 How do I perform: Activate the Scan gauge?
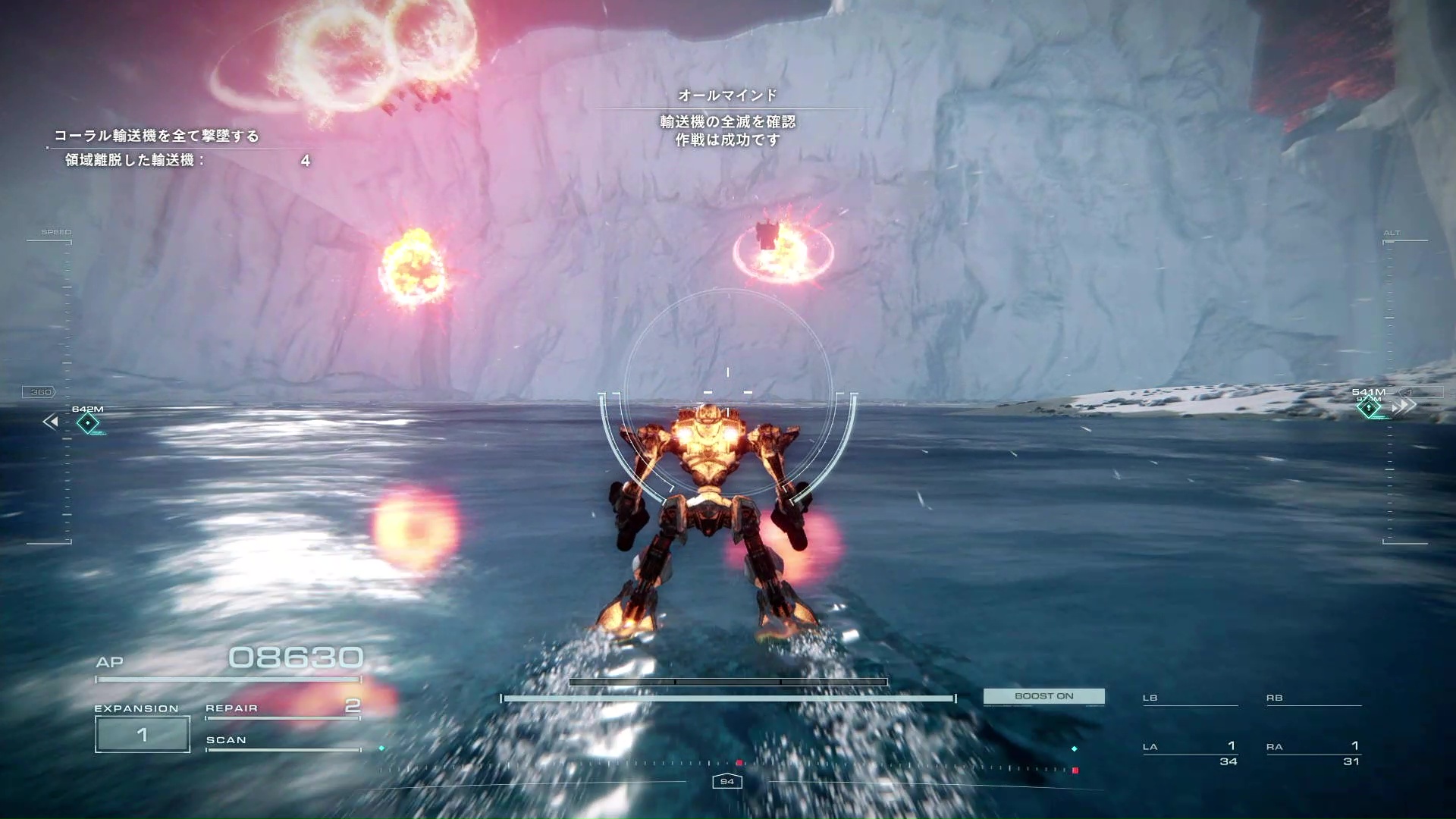282,742
